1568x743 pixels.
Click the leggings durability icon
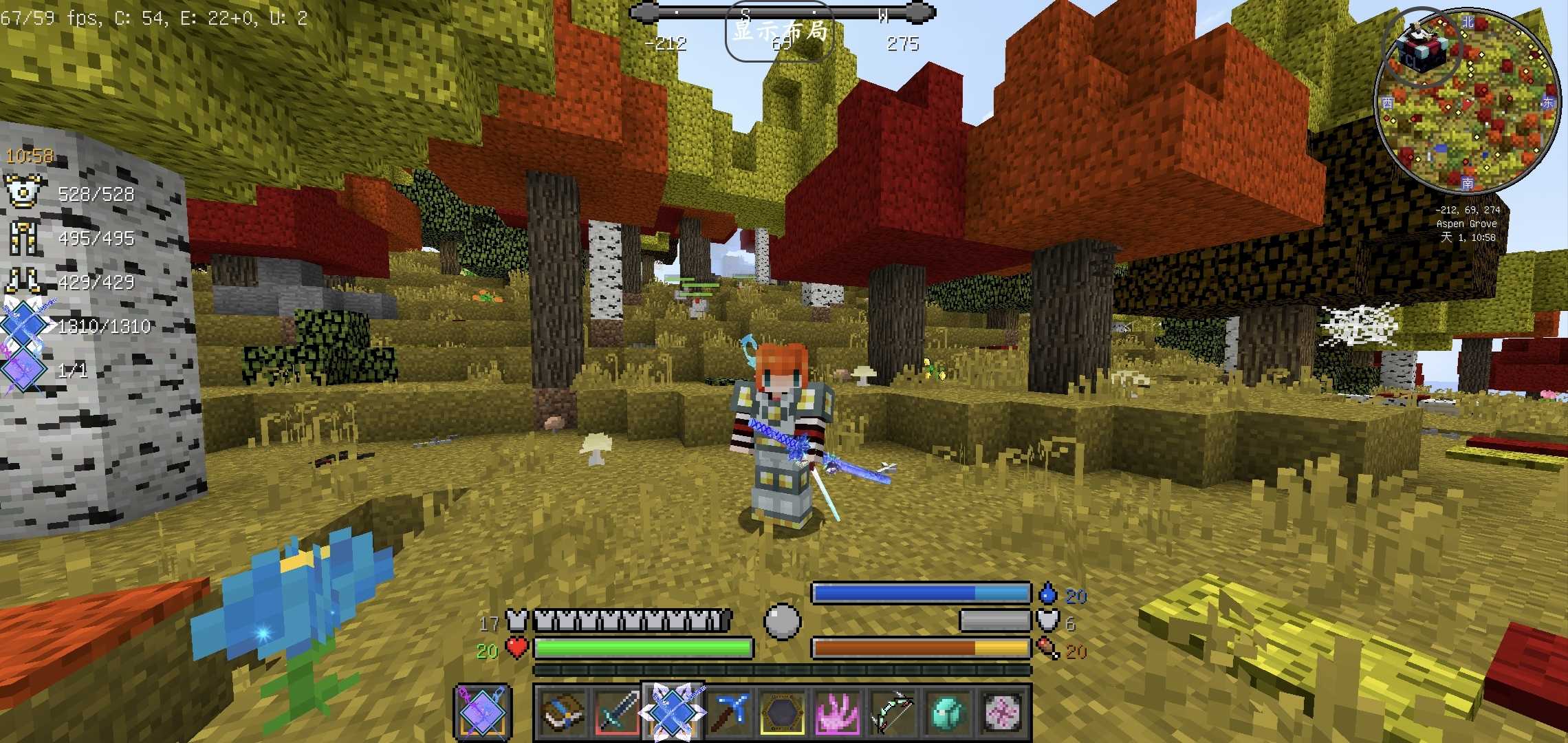[25, 237]
